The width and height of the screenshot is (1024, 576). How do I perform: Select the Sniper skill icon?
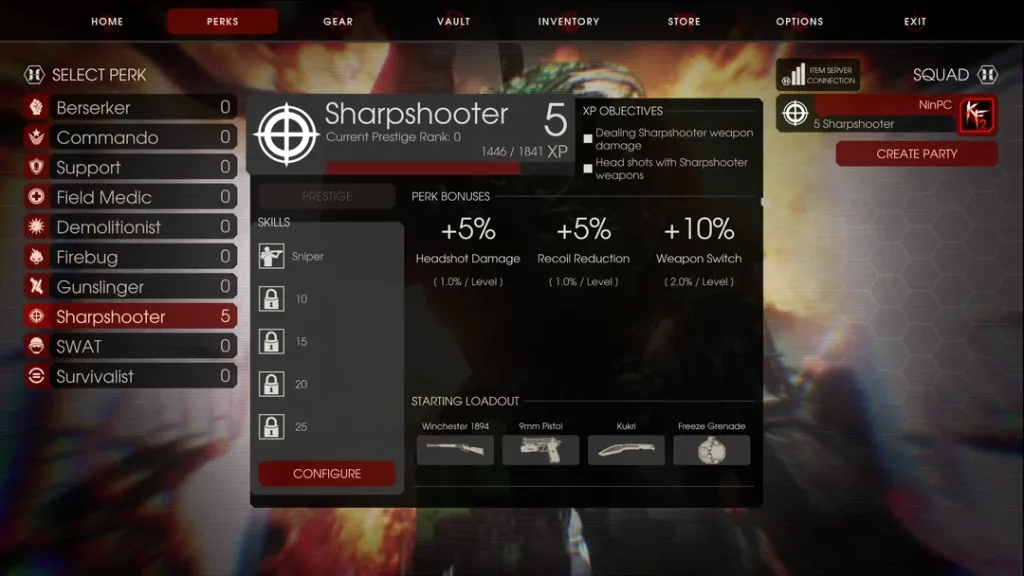(271, 257)
